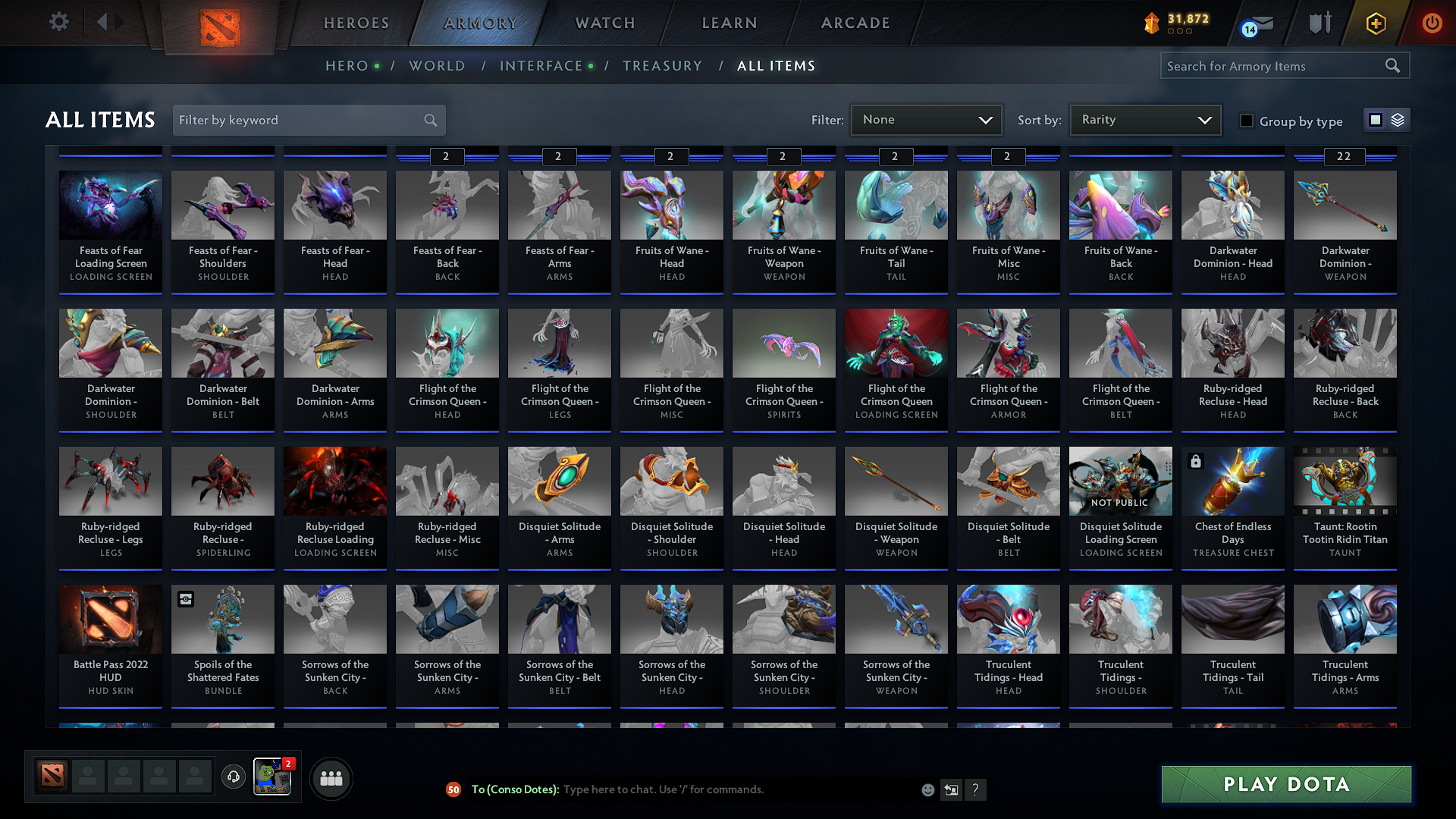Open the WATCH menu in the top navigation
1456x819 pixels.
pyautogui.click(x=604, y=23)
